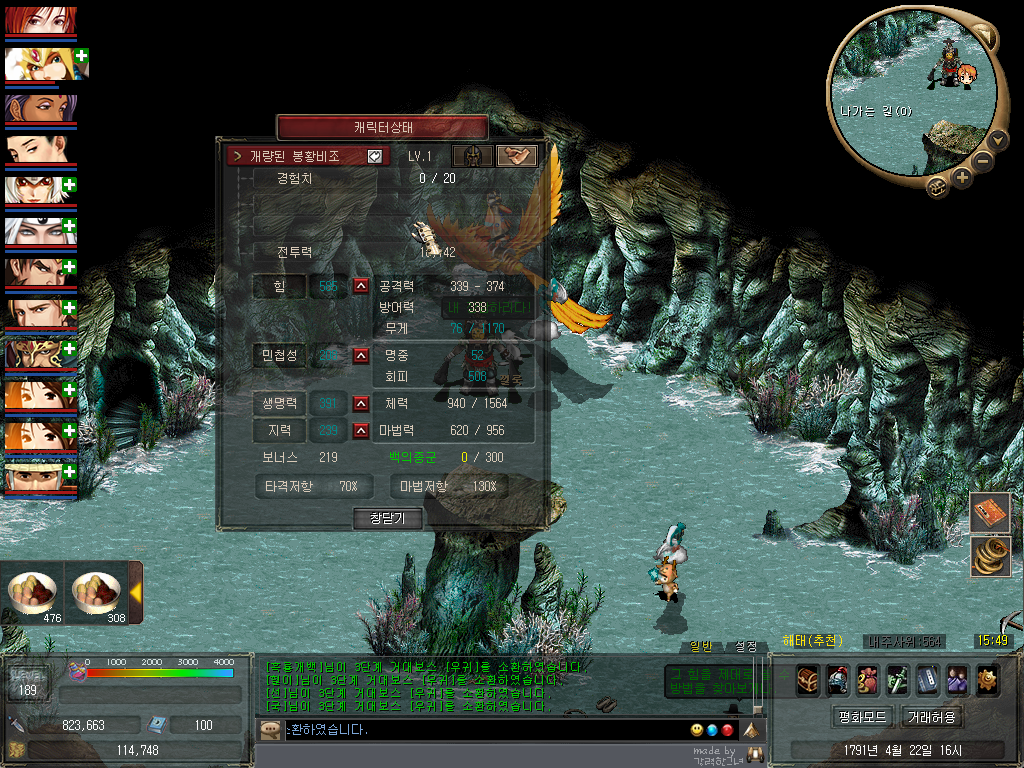
Task: Open the helmet equipment view button
Action: pos(472,156)
